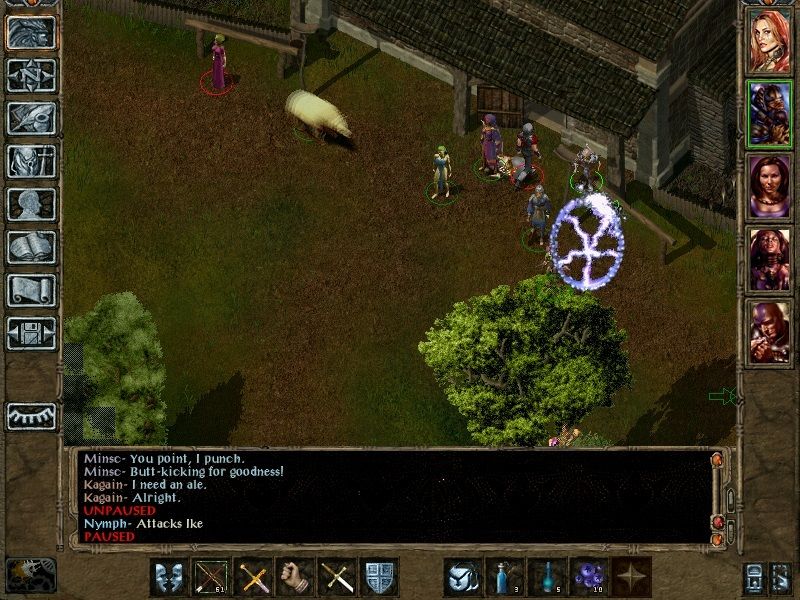Toggle pause with the clock button in the bottom-left corner
Viewport: 800px width, 600px height.
(30, 576)
